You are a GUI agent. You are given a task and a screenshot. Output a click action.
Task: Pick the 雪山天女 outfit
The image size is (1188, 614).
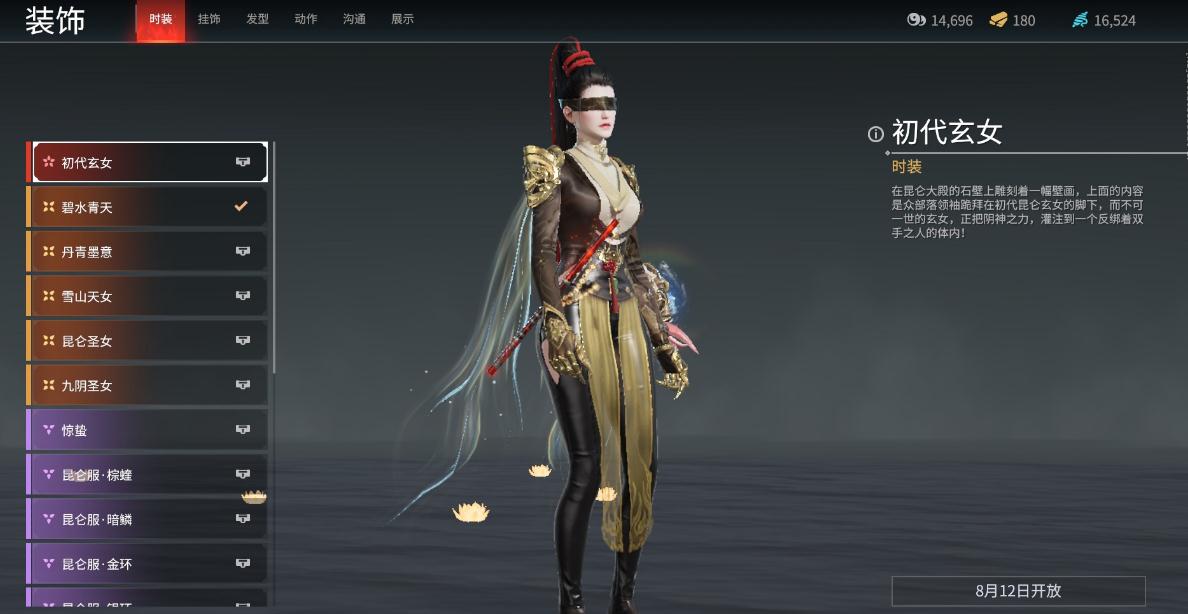click(148, 296)
